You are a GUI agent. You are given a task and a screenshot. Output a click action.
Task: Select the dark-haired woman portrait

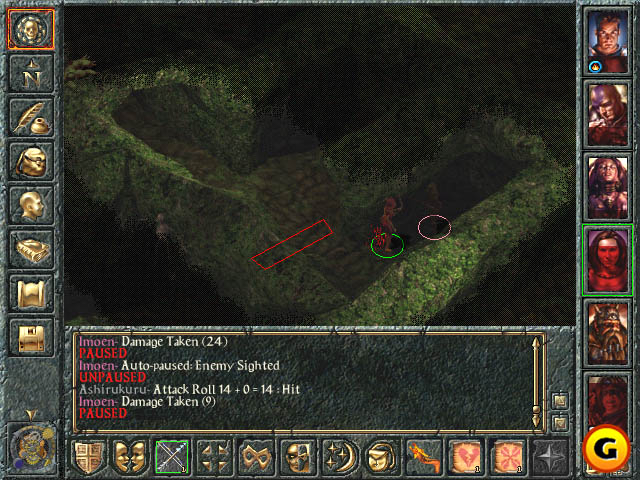[608, 186]
